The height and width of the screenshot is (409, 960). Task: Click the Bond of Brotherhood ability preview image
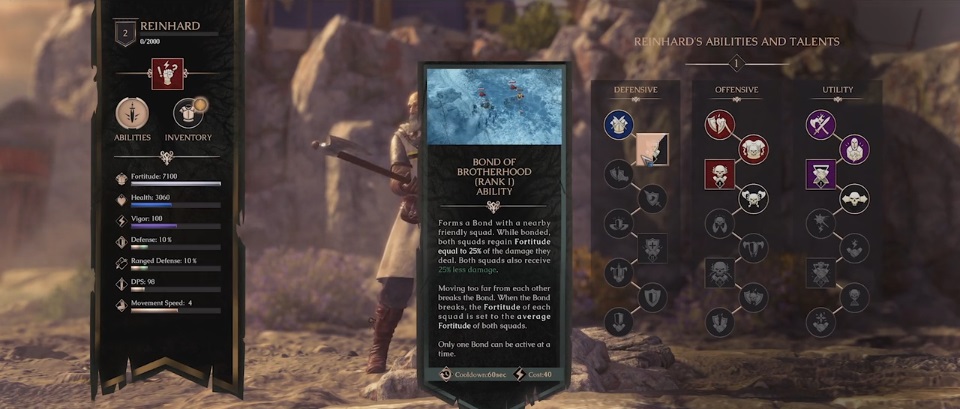pos(492,106)
